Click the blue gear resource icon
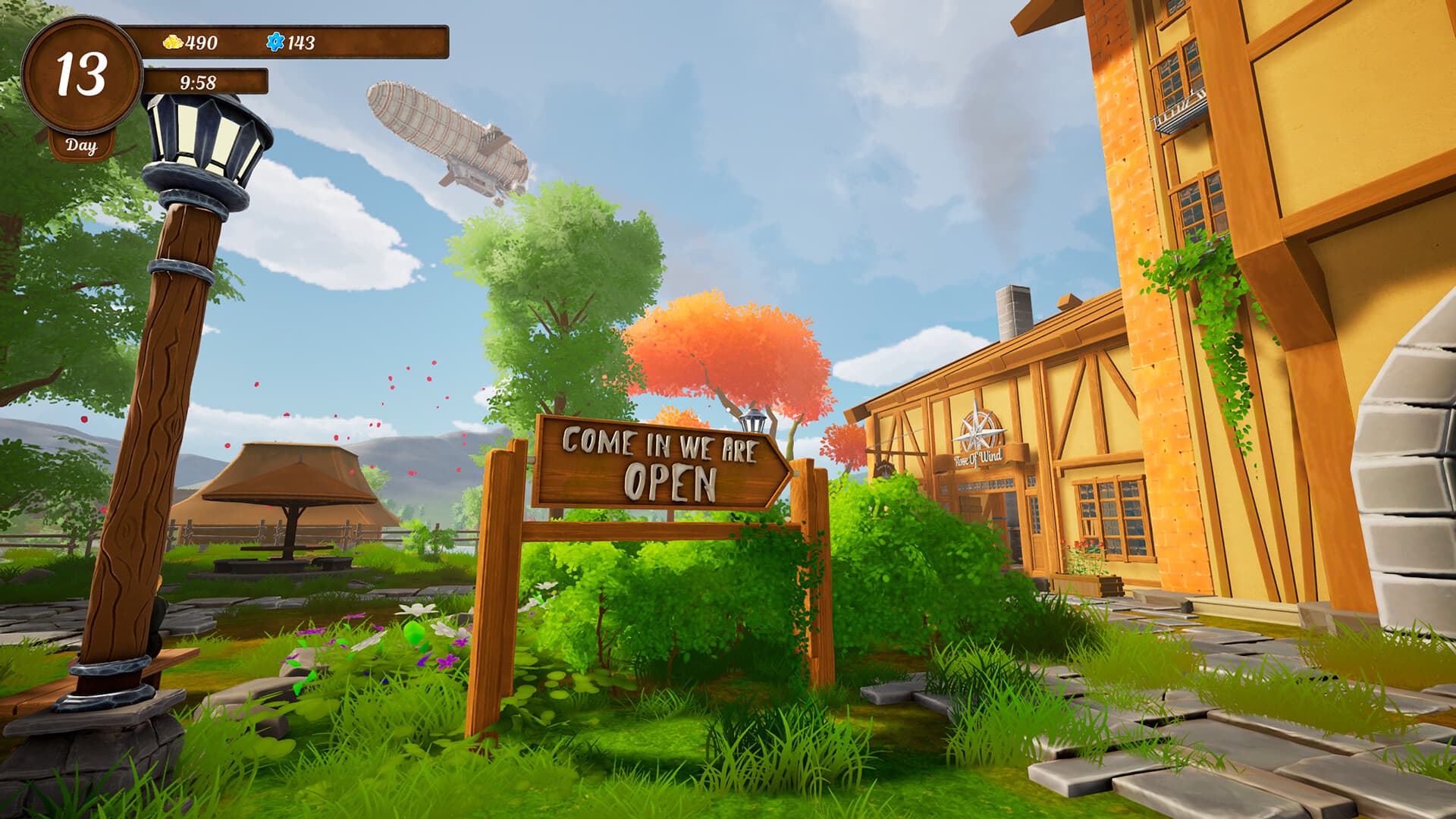 [276, 42]
